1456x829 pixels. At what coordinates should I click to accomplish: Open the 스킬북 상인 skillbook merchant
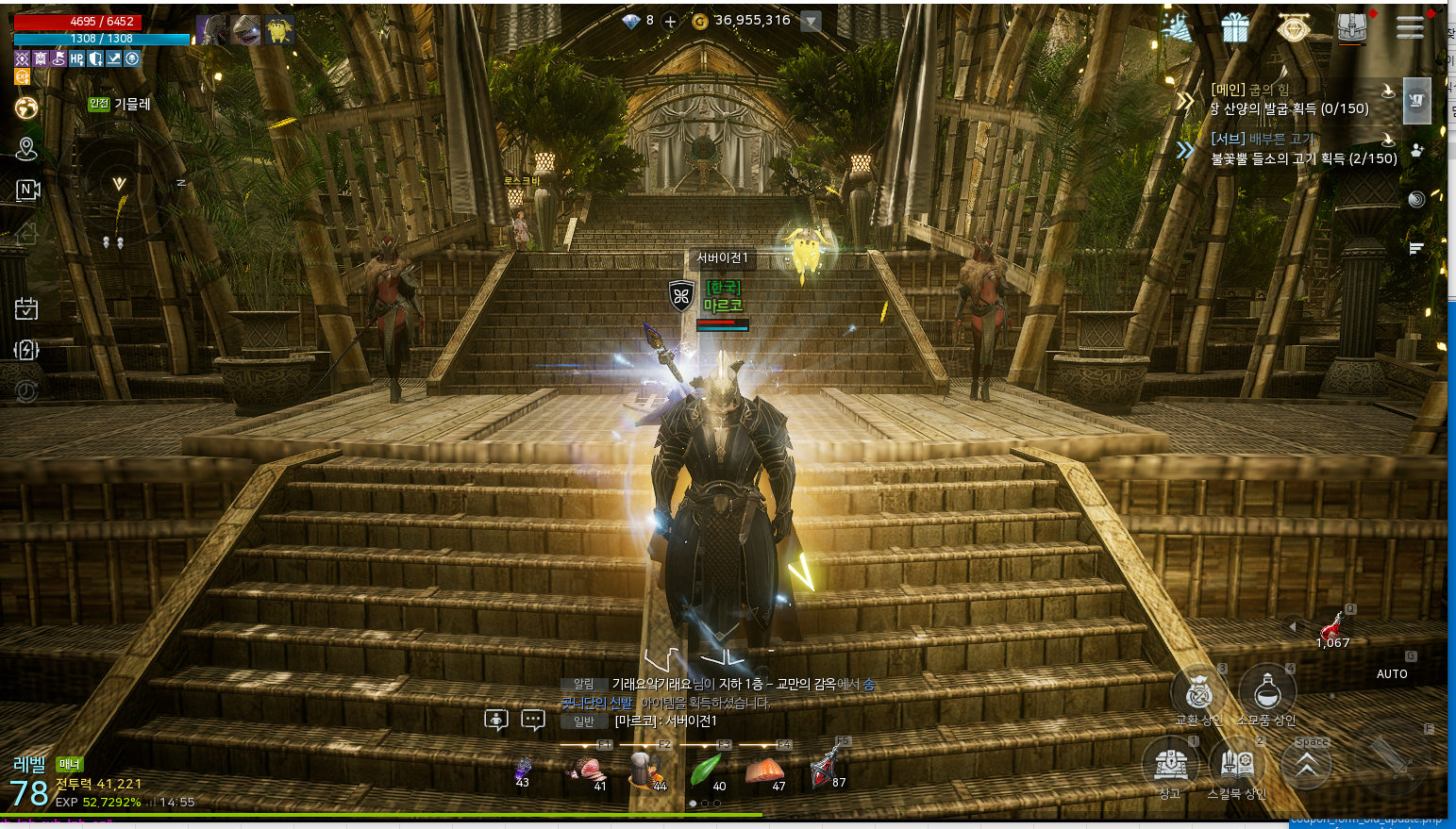pos(1237,762)
